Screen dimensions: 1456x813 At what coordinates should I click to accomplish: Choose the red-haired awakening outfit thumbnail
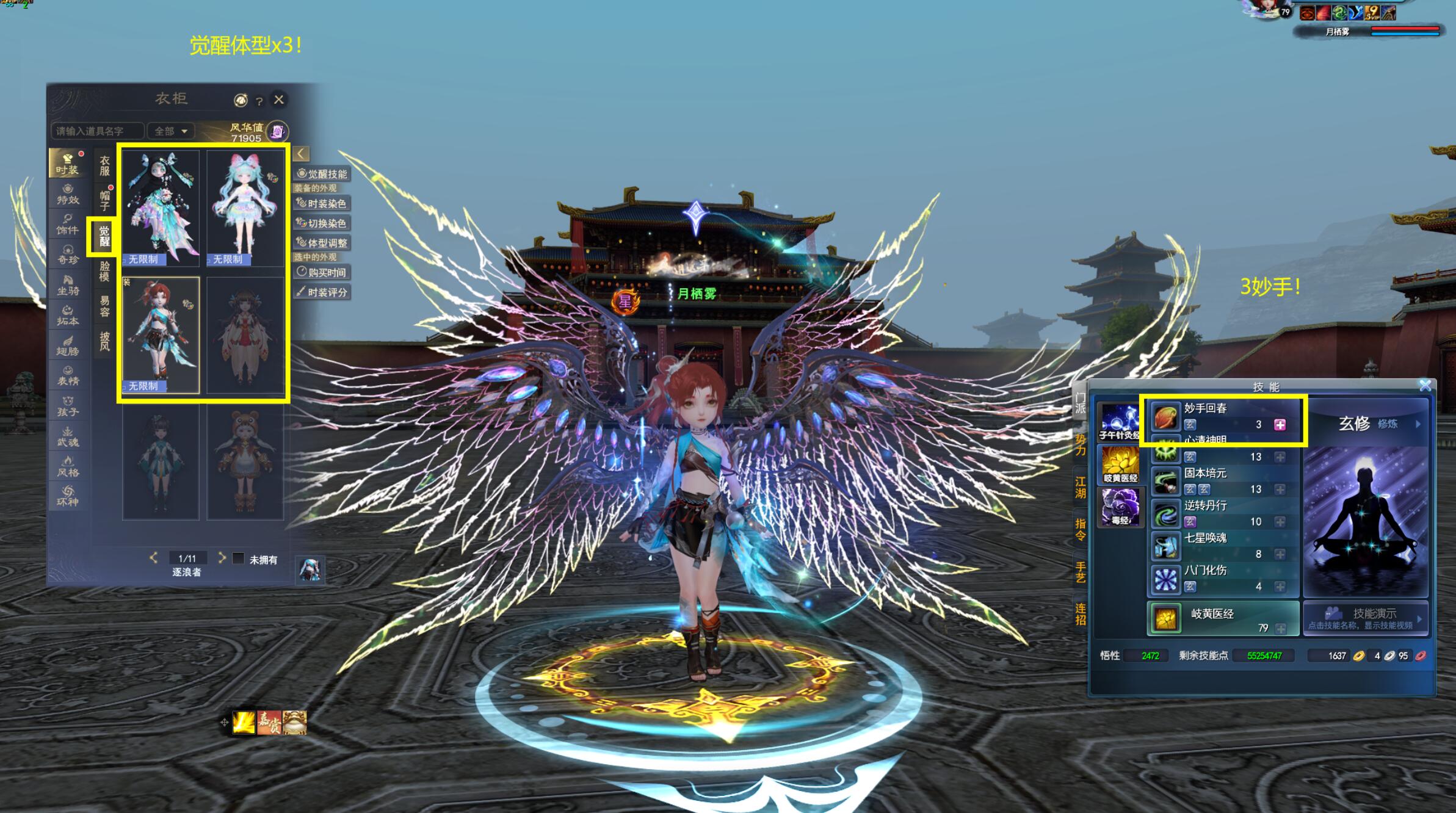coord(161,334)
